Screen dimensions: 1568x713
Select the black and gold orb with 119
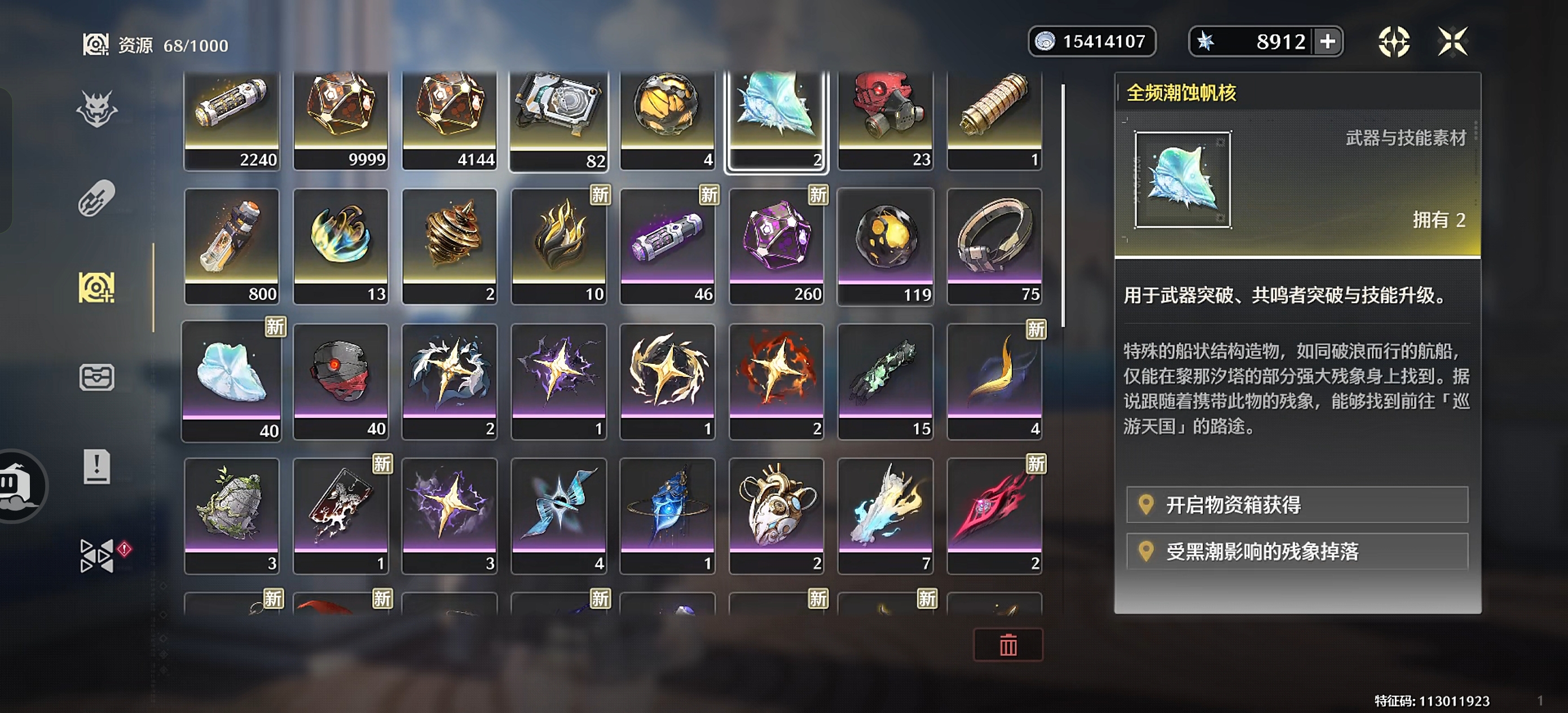[886, 247]
